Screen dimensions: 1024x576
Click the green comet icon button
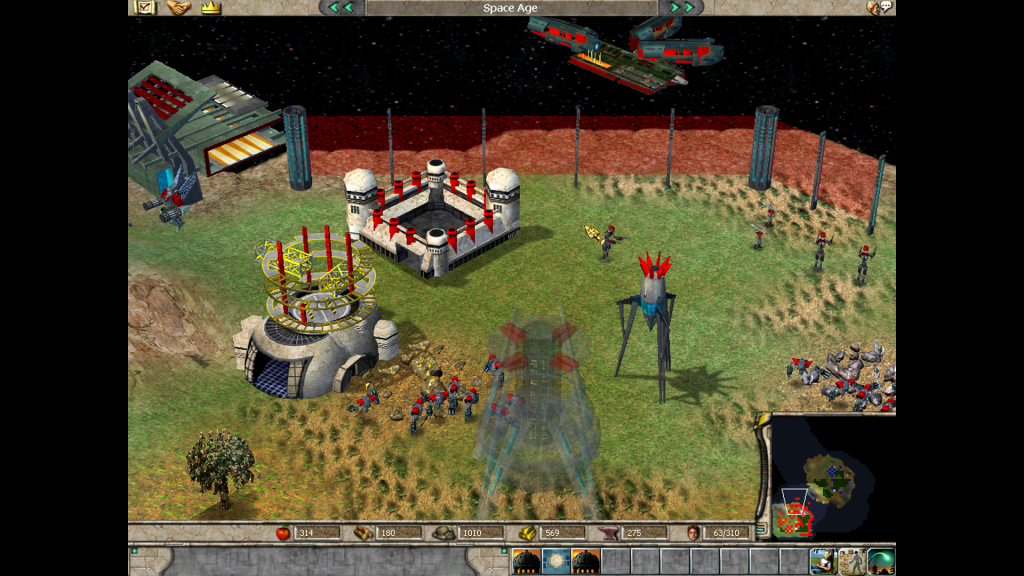[x=881, y=561]
